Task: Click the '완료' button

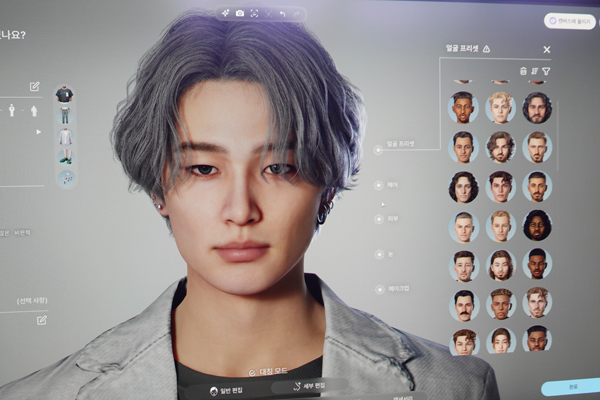Action: click(571, 387)
